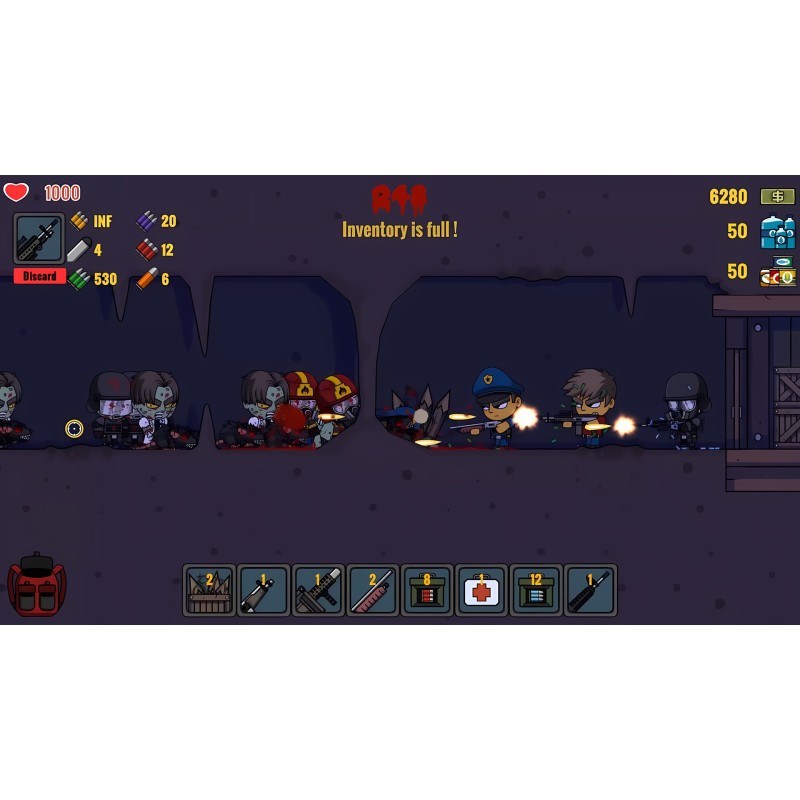Choose the shotgun in the hotbar
The height and width of the screenshot is (800, 800).
372,590
